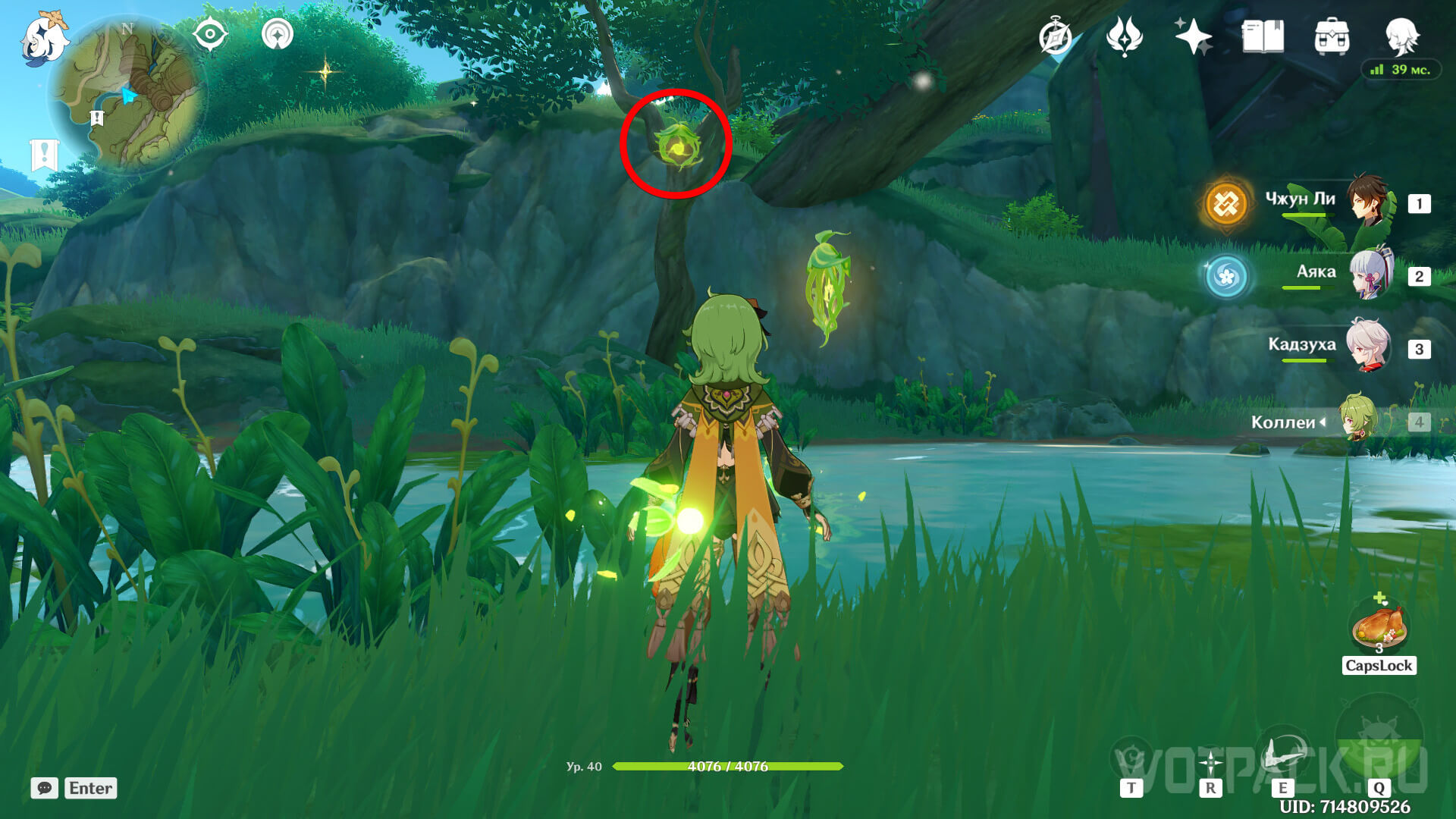Open the character profile icon
Viewport: 1456px width, 819px height.
point(1401,35)
